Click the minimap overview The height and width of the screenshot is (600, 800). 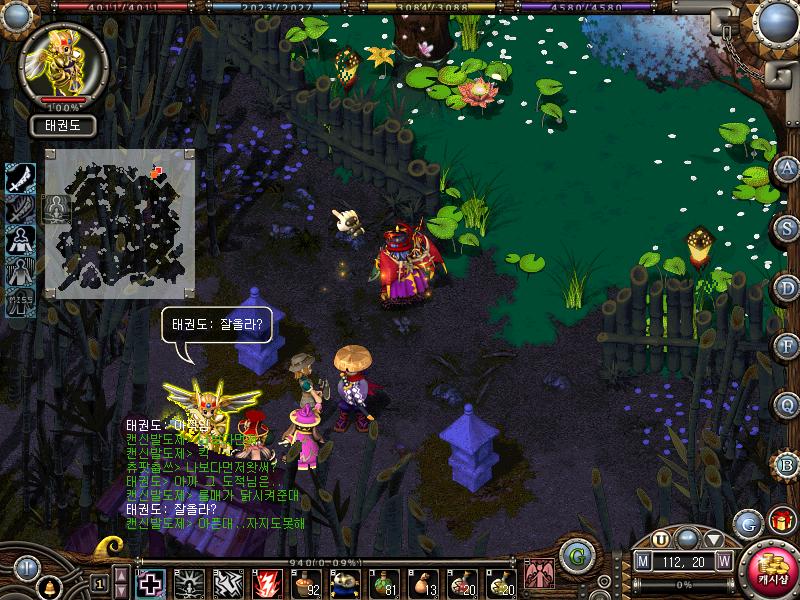pyautogui.click(x=119, y=224)
